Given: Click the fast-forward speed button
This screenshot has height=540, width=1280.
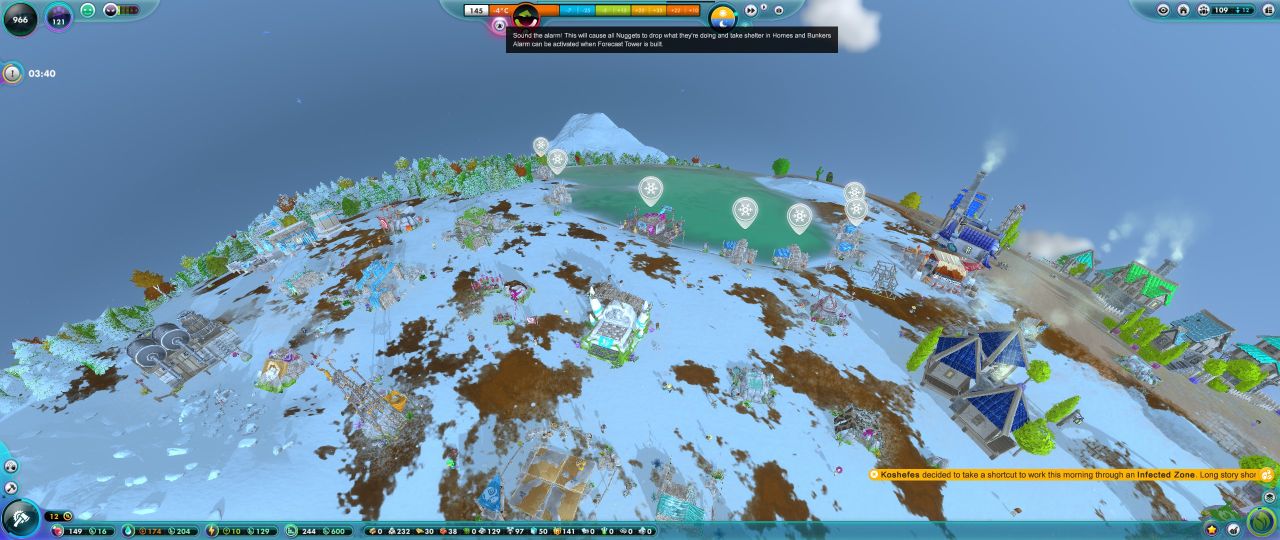Looking at the screenshot, I should (x=751, y=11).
